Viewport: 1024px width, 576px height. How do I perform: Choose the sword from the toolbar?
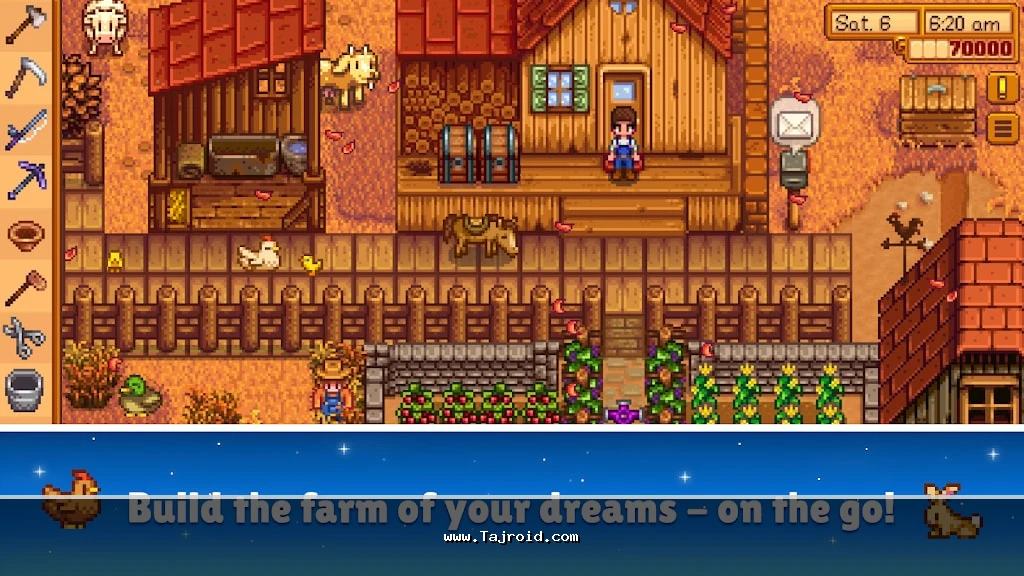point(26,130)
